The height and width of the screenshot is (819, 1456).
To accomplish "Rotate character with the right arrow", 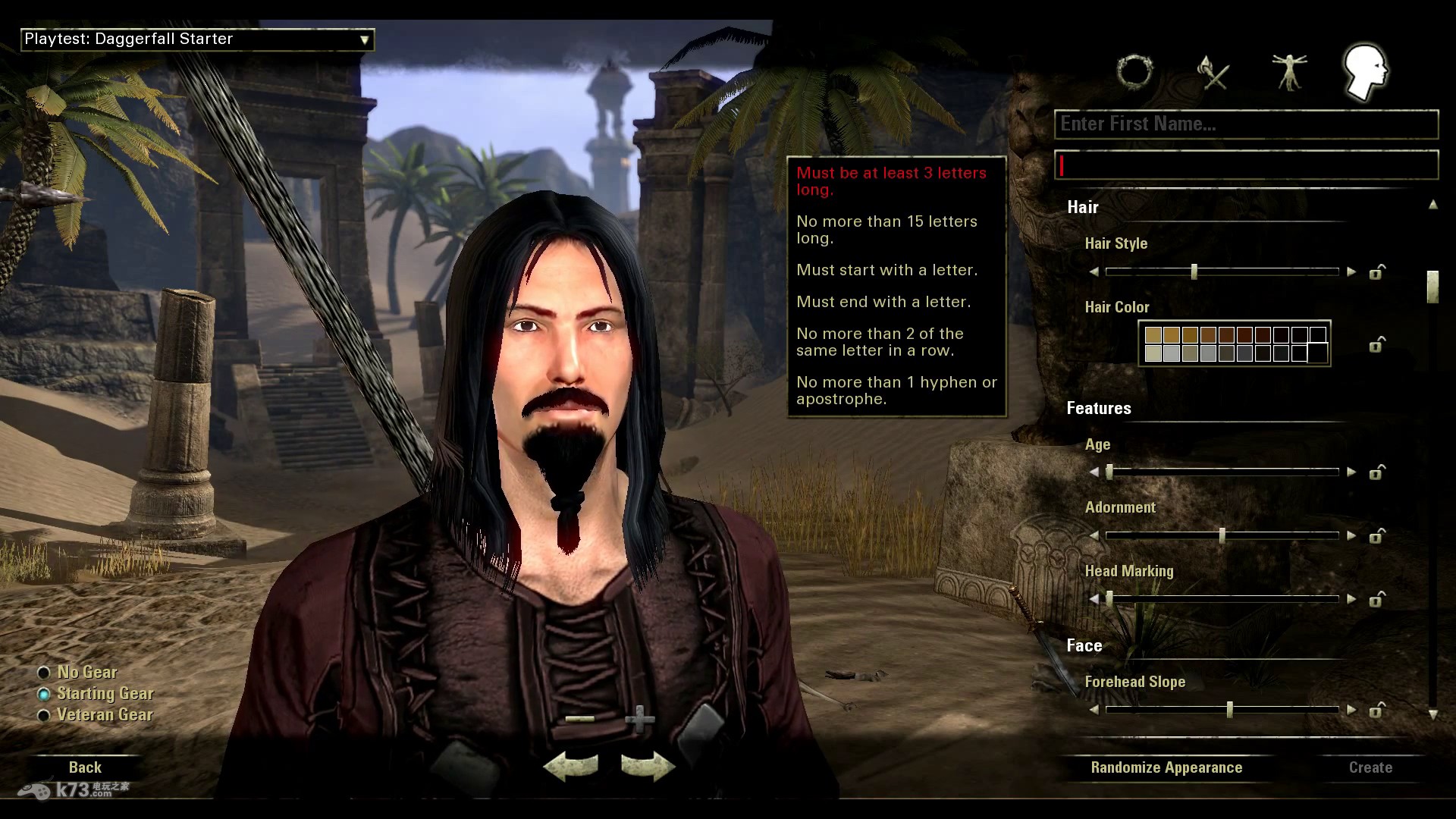I will click(x=647, y=767).
